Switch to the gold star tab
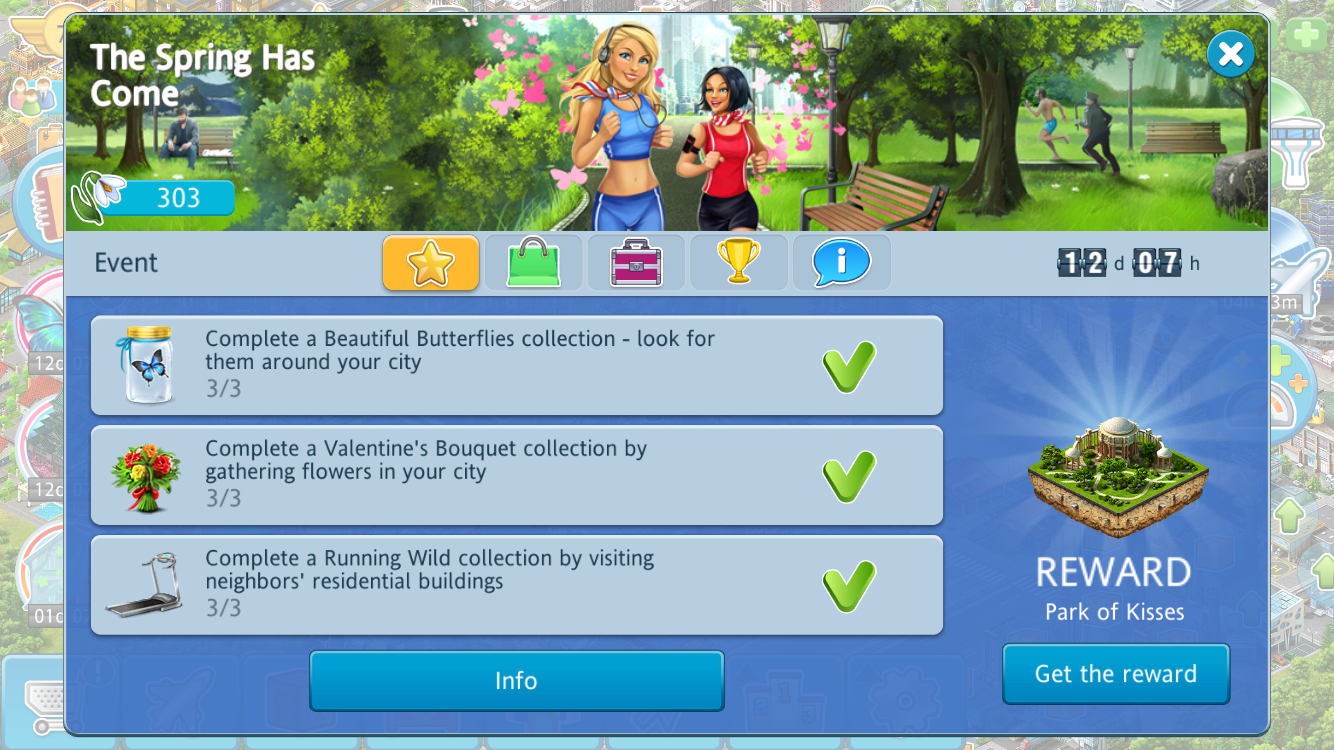Viewport: 1334px width, 750px height. point(431,263)
